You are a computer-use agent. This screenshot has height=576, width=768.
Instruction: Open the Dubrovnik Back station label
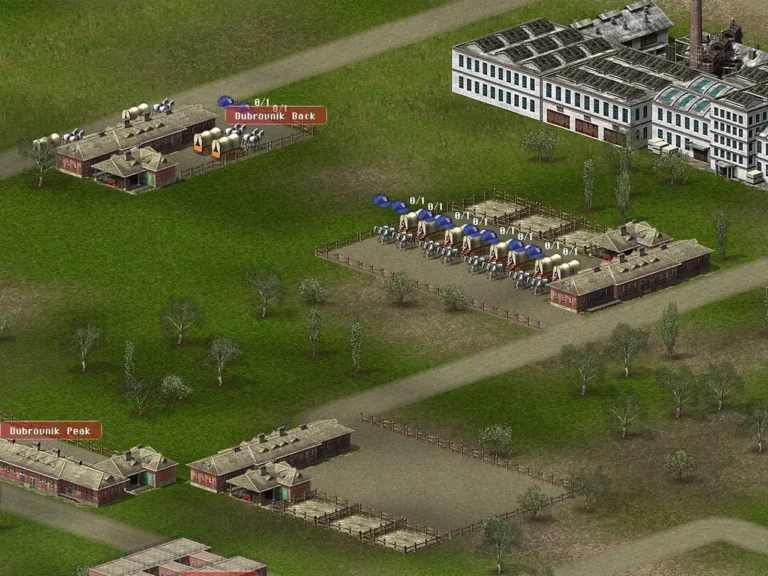point(275,116)
